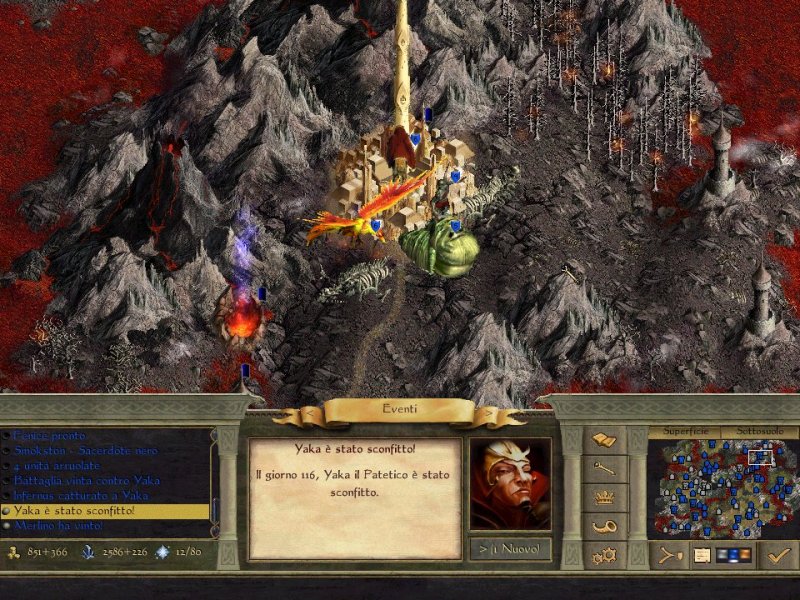
Task: Click the '> (1 Nuovo)' next event button
Action: [x=509, y=550]
